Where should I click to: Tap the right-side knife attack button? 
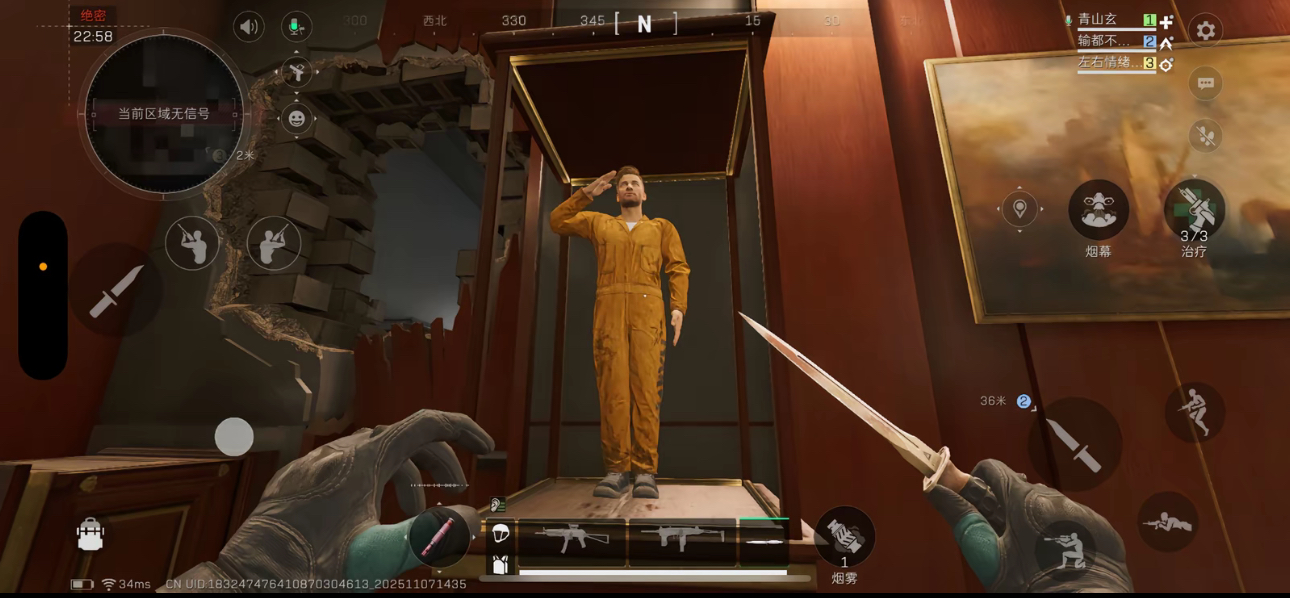click(1075, 444)
